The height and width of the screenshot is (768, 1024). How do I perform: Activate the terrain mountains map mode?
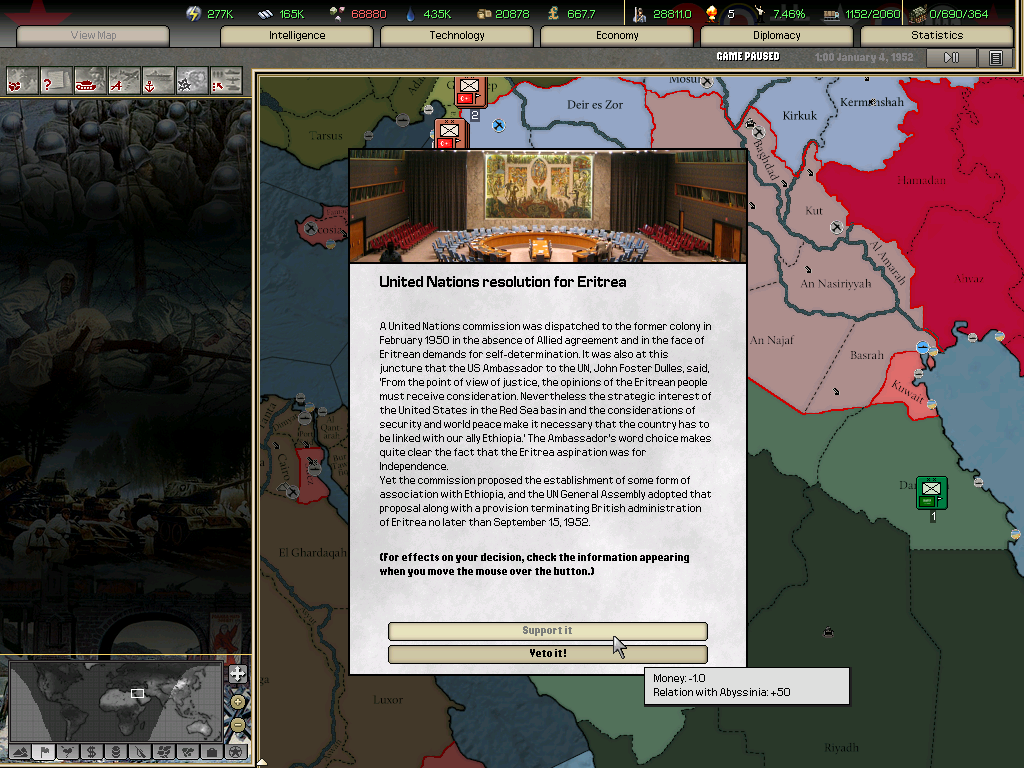click(x=20, y=751)
